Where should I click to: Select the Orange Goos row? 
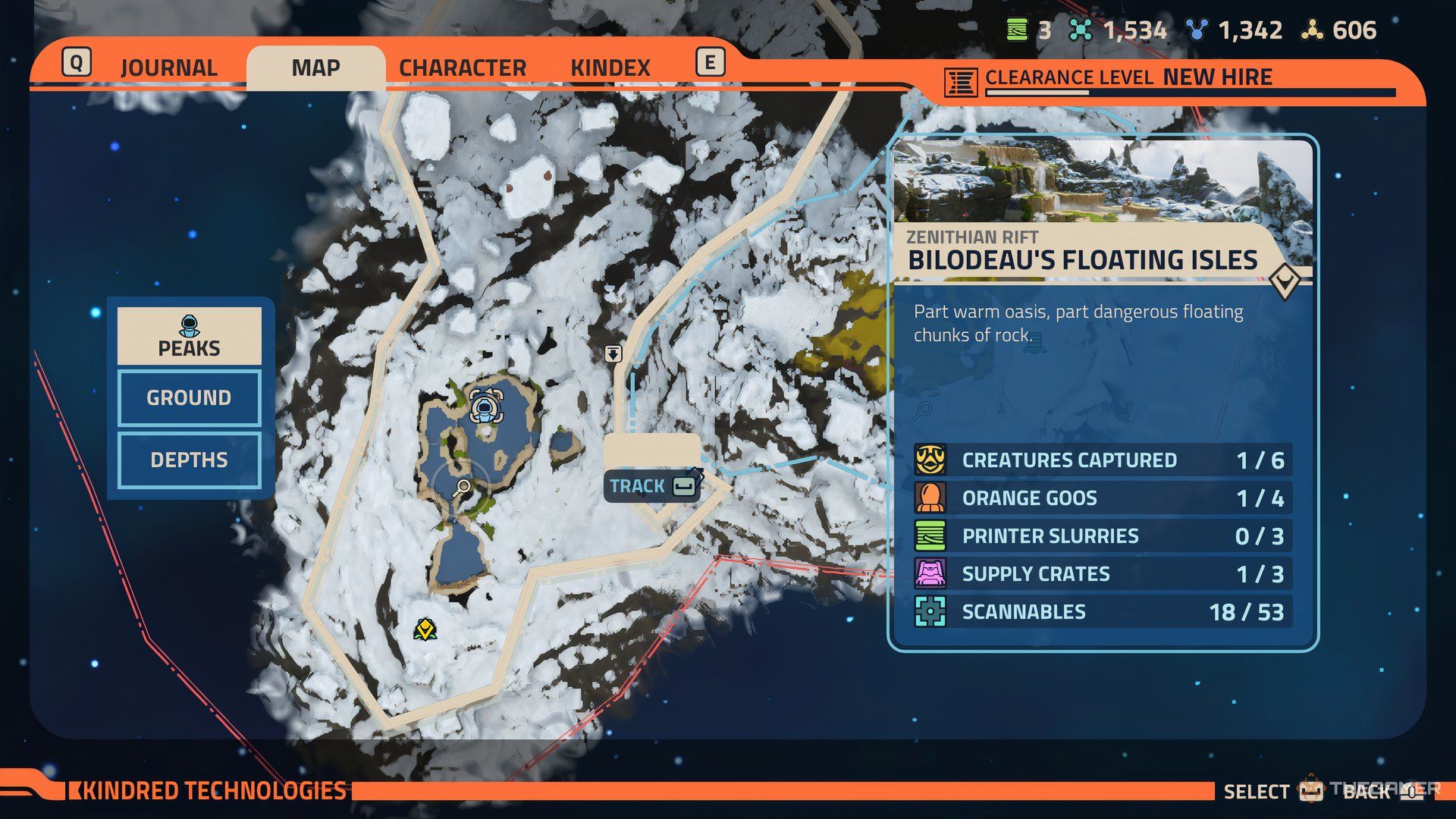1102,498
